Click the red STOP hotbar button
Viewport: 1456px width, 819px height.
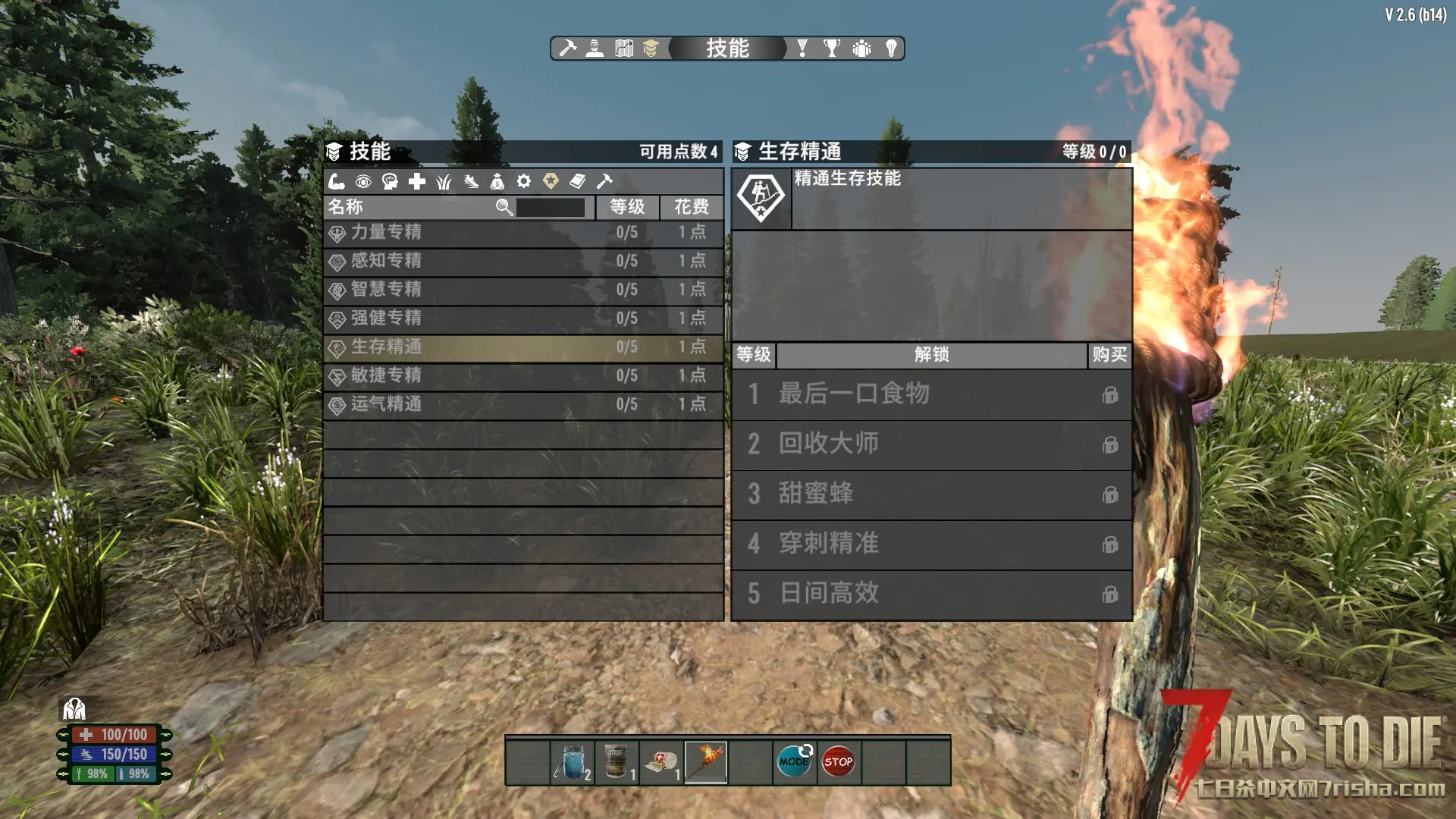coord(838,761)
